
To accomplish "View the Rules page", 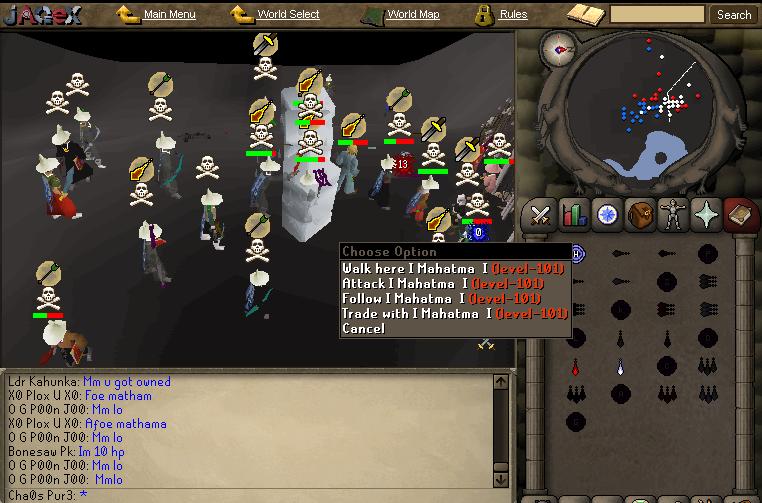I will tap(513, 15).
